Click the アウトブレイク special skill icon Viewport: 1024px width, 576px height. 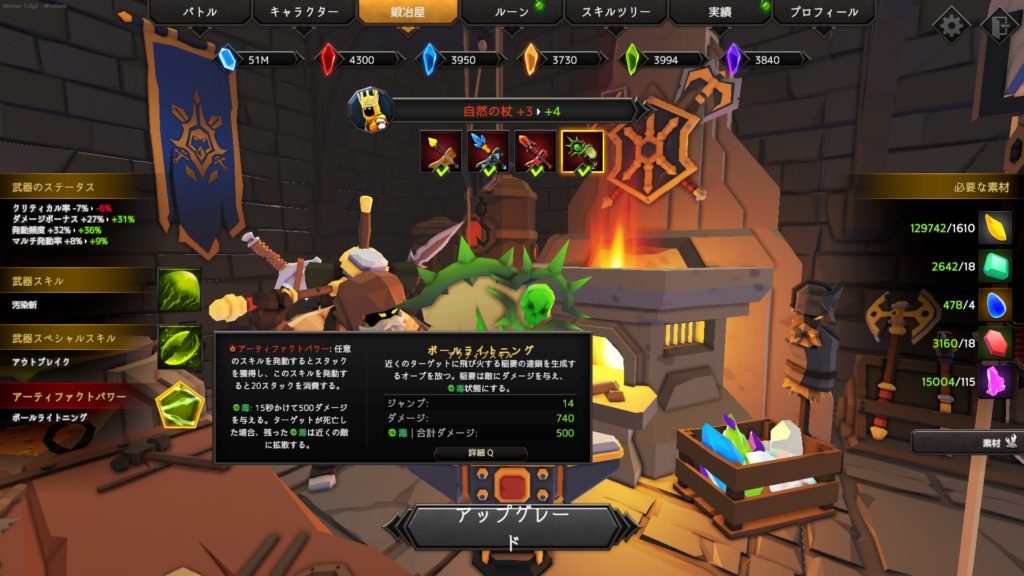(x=179, y=346)
